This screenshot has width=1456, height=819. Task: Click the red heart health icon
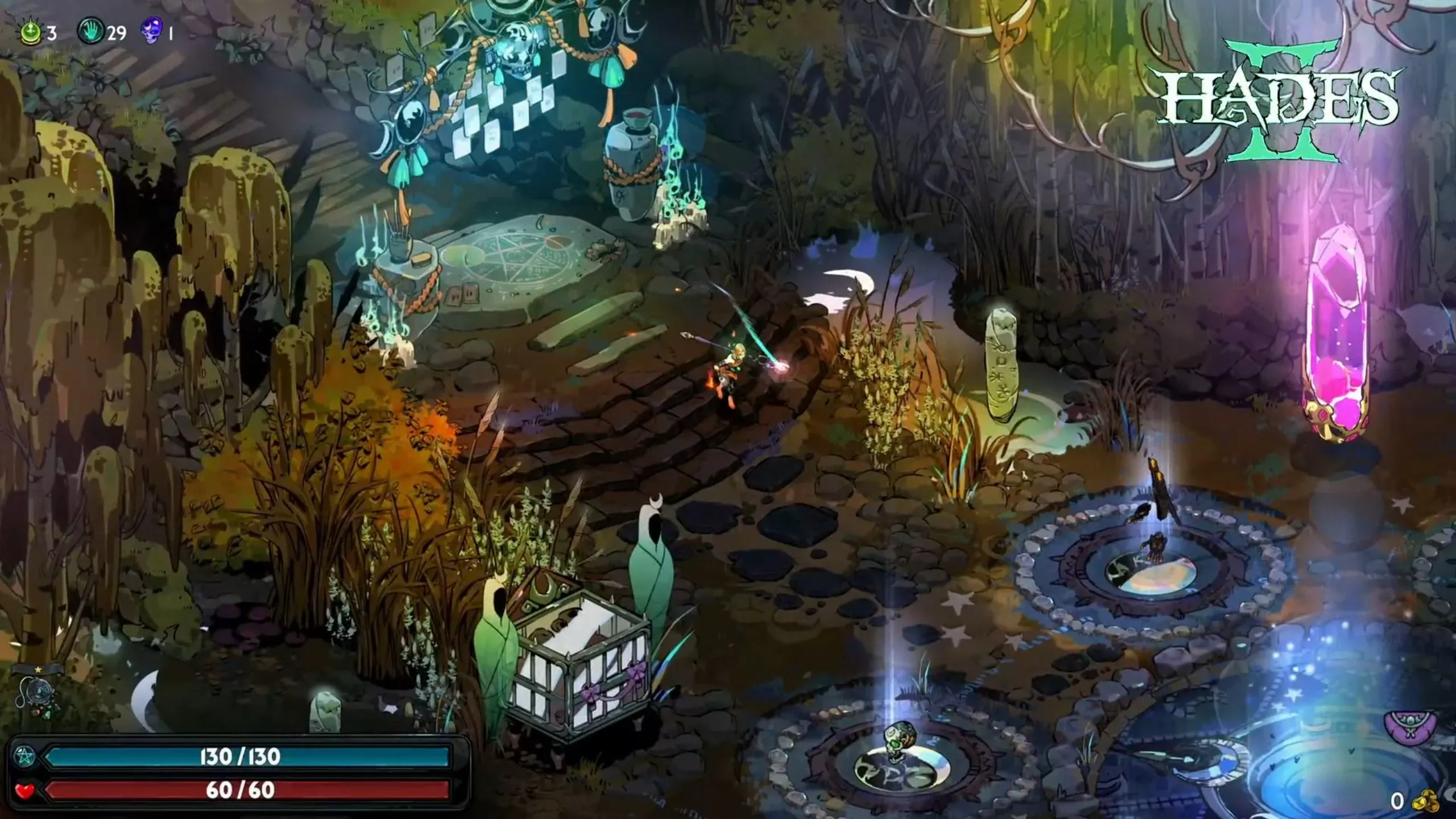(25, 790)
